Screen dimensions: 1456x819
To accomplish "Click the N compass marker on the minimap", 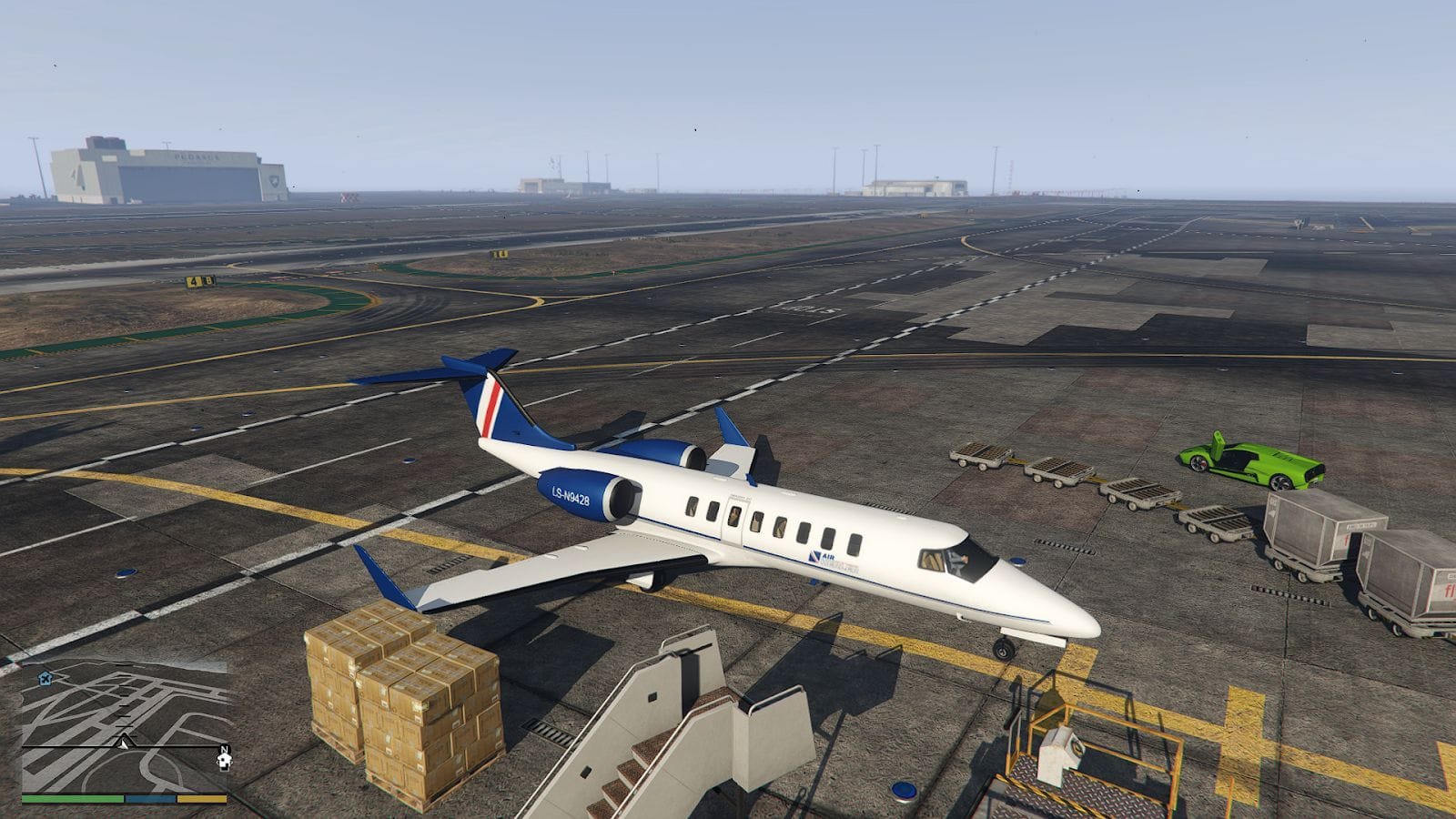I will 225,749.
